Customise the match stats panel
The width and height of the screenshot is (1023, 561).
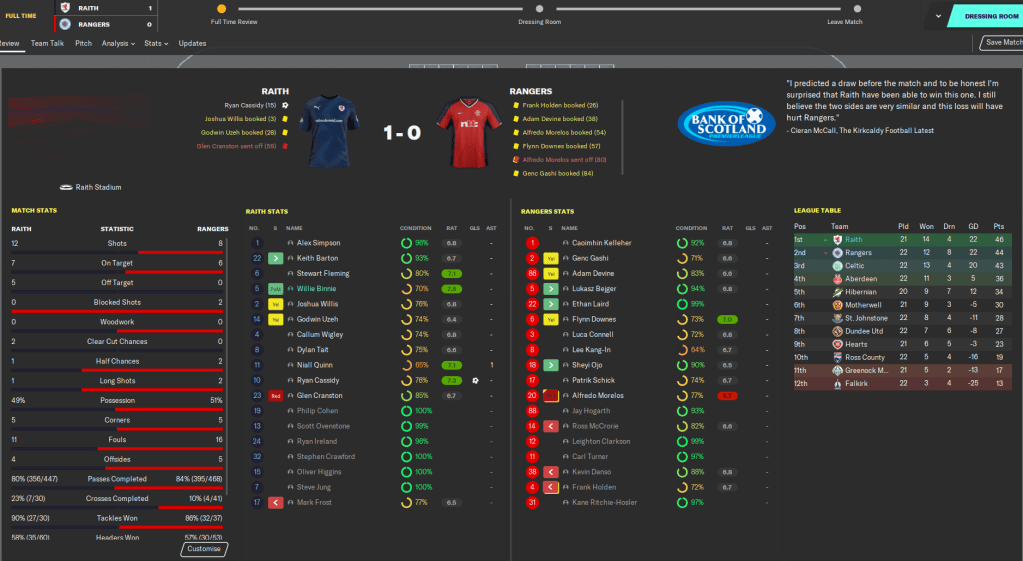tap(204, 549)
